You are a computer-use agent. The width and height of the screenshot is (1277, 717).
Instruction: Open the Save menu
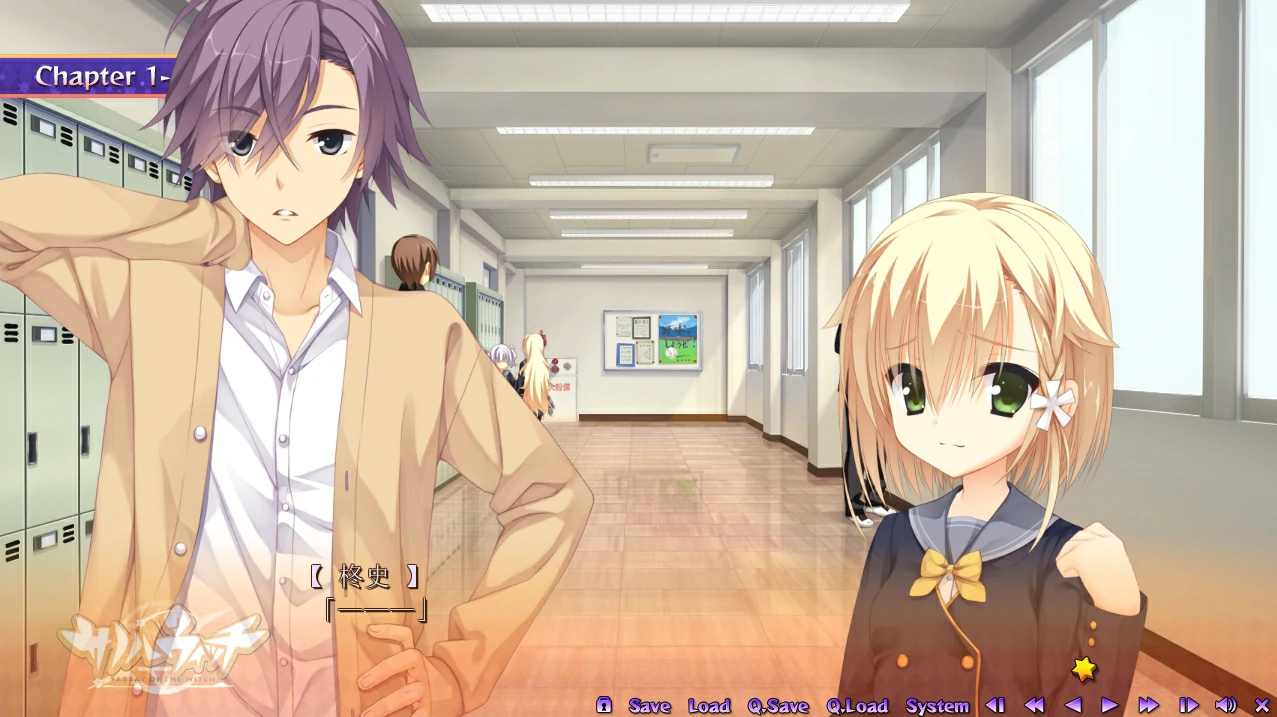649,706
